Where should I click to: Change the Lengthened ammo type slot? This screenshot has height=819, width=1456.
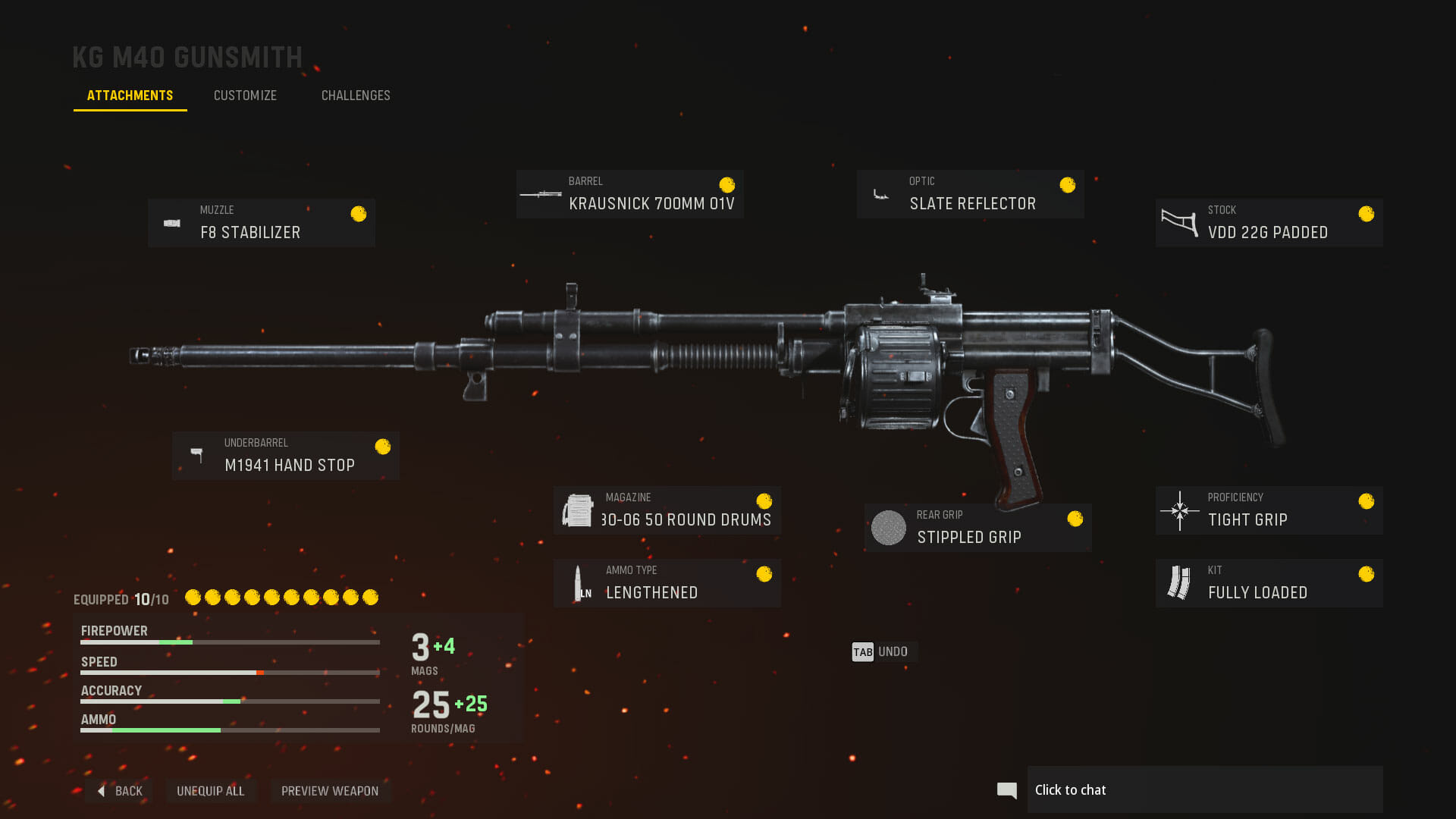pyautogui.click(x=667, y=583)
